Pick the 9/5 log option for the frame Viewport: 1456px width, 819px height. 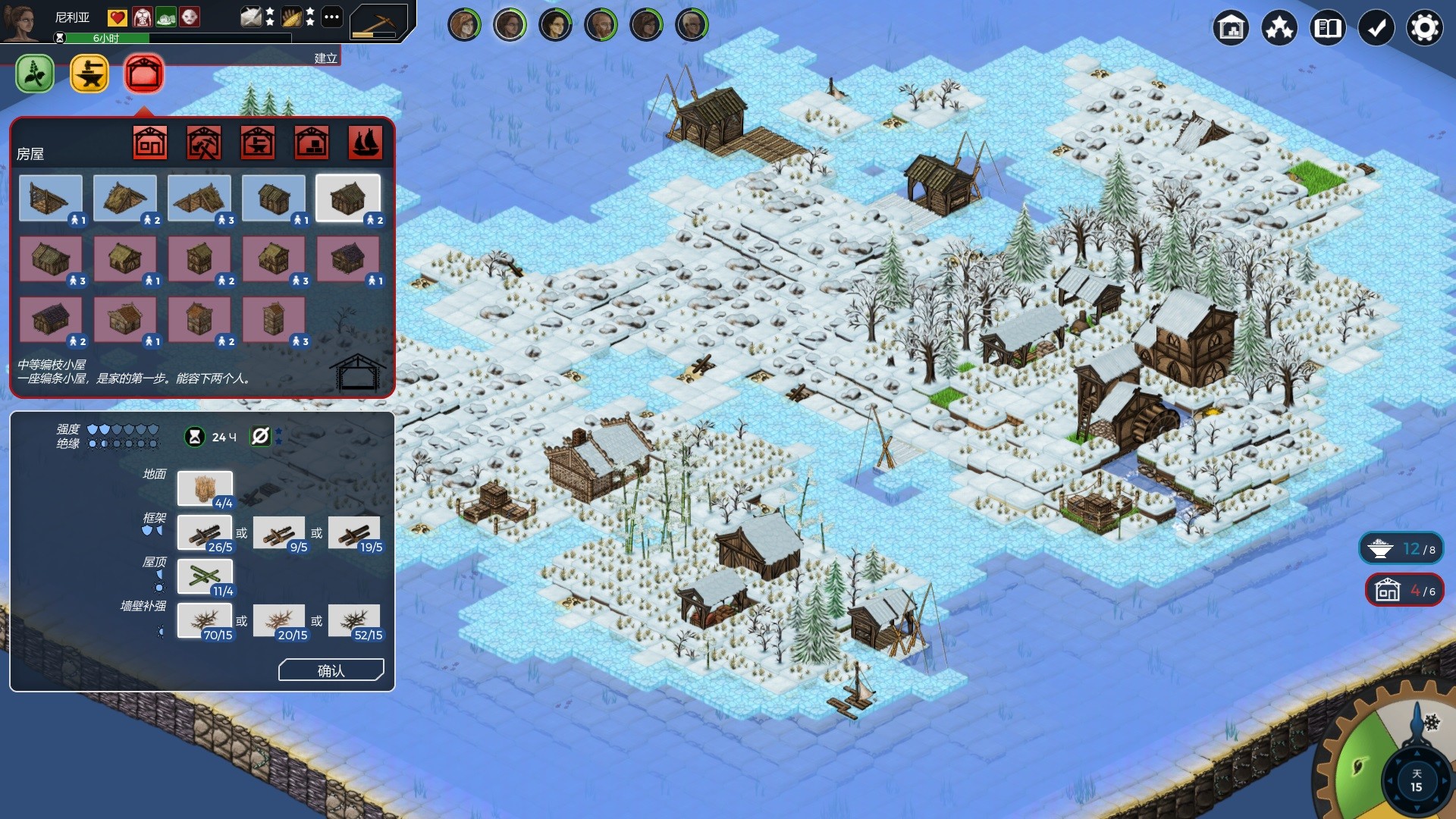(x=280, y=534)
